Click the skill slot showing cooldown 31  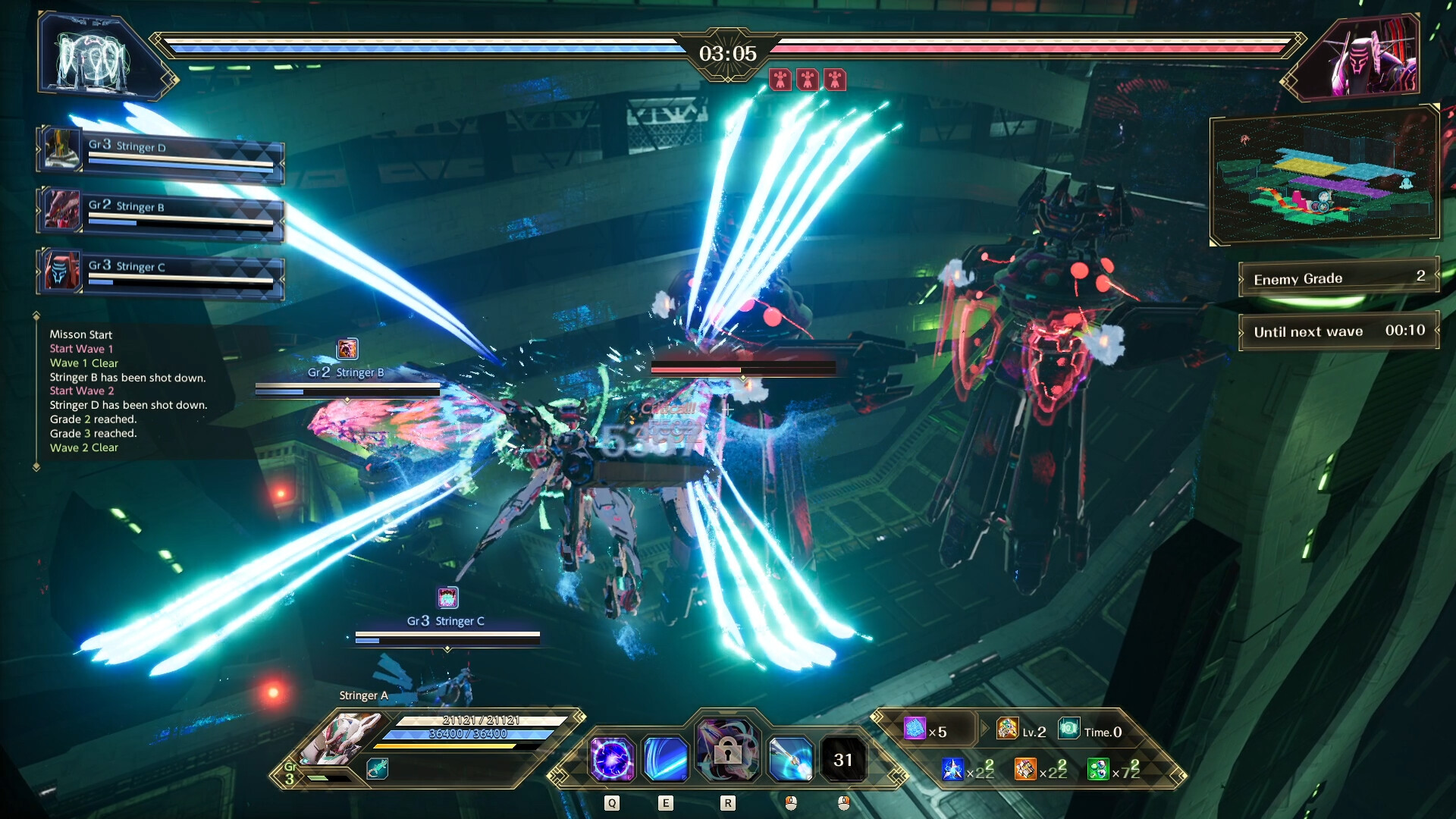coord(843,759)
